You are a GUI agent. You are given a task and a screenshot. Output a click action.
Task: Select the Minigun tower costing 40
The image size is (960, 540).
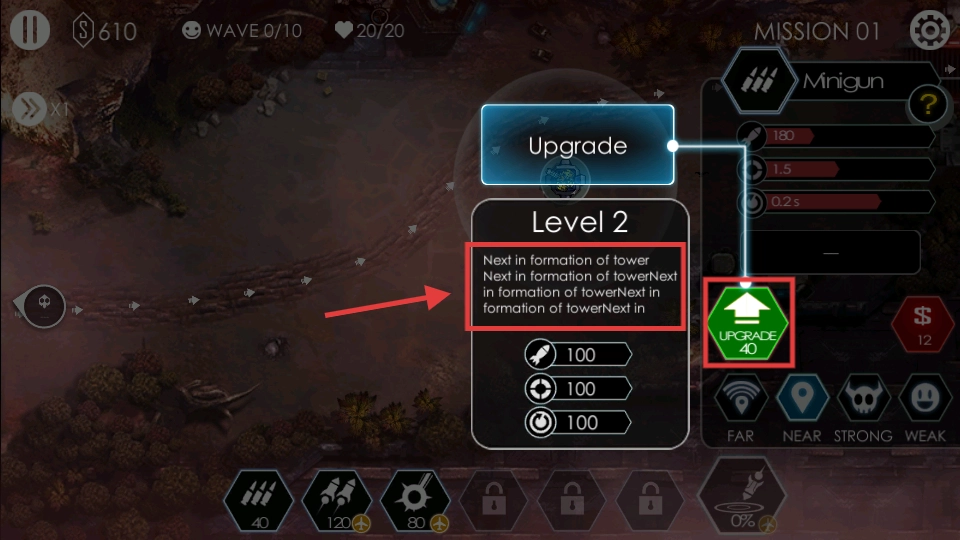pyautogui.click(x=259, y=499)
